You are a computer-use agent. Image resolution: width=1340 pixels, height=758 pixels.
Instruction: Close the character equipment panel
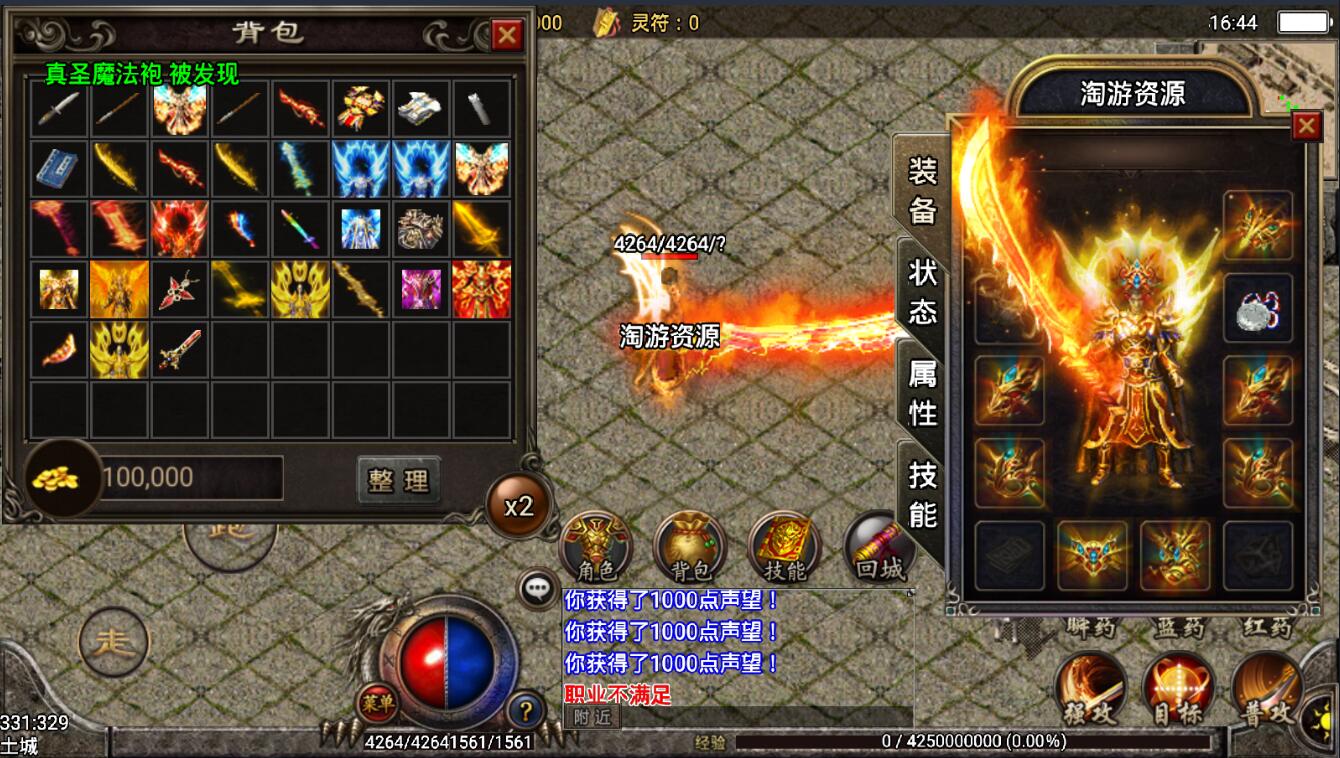1306,126
